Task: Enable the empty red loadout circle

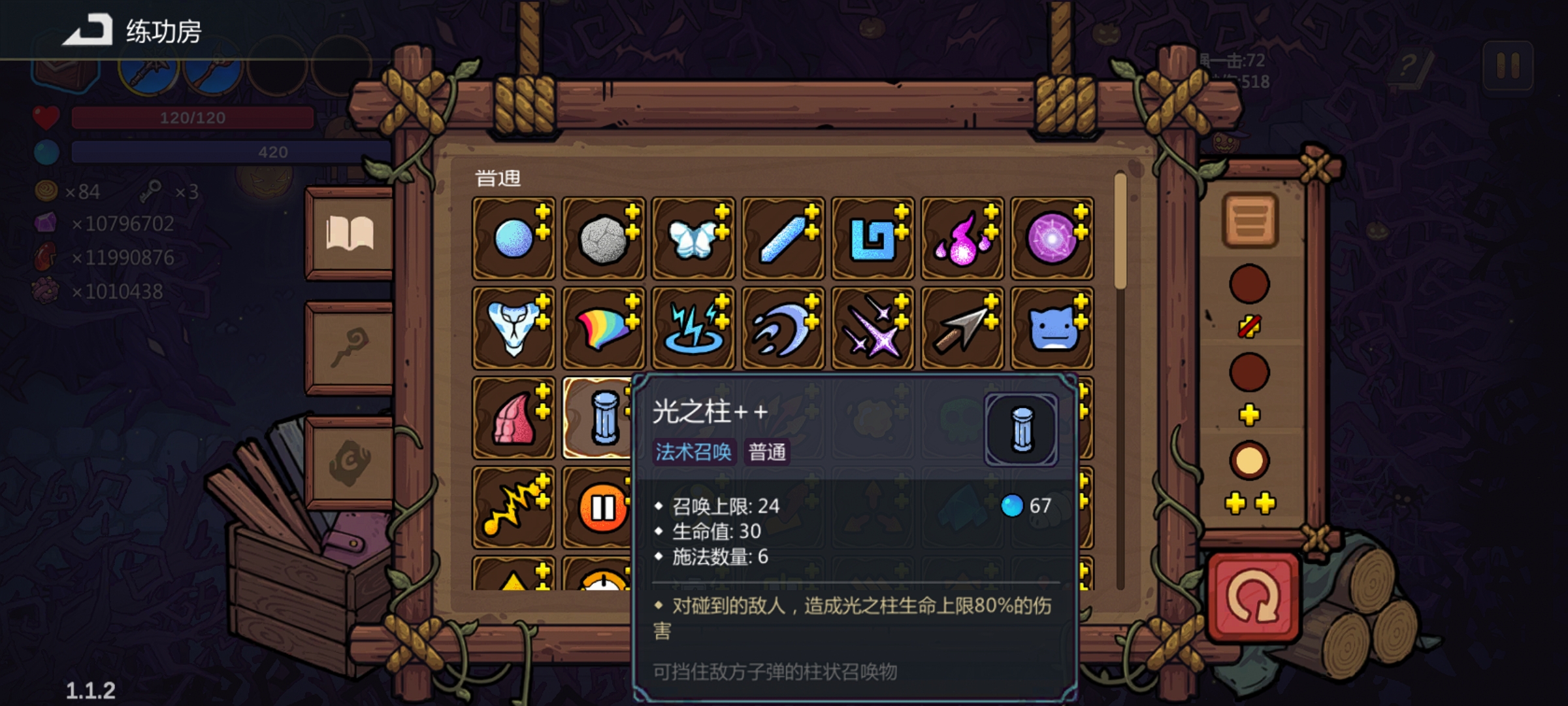Action: [x=1249, y=284]
